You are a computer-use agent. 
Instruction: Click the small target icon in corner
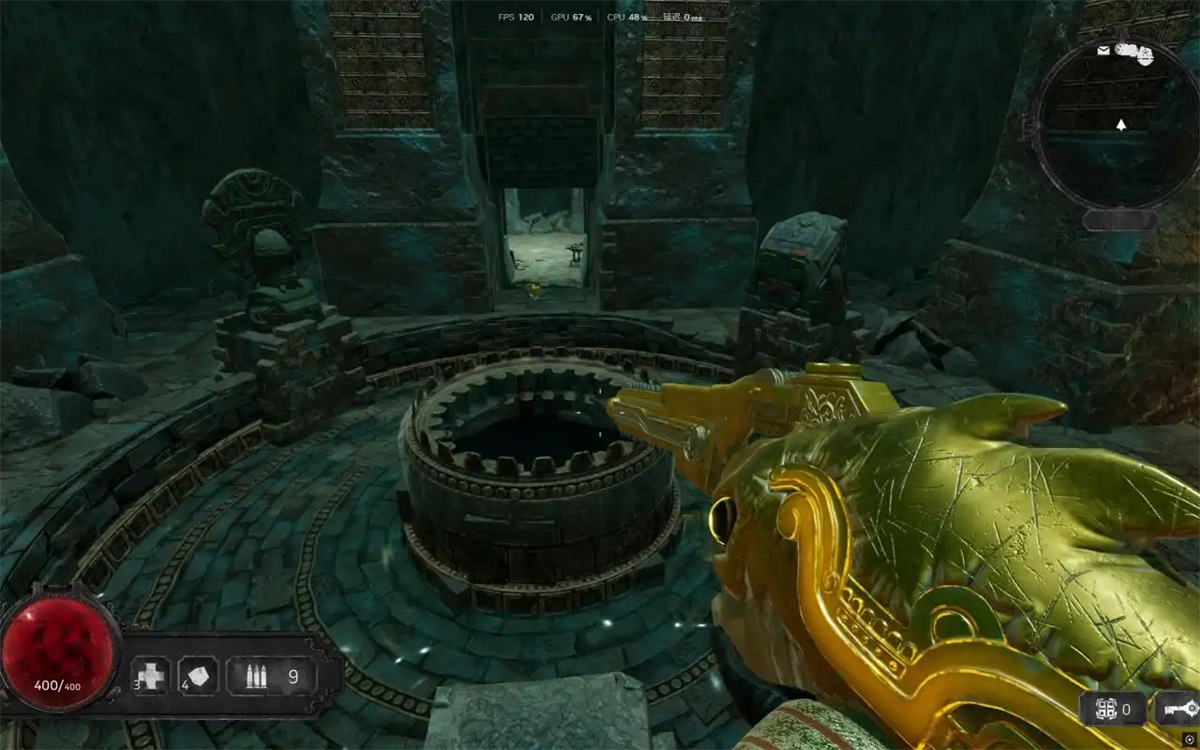pyautogui.click(x=1187, y=739)
